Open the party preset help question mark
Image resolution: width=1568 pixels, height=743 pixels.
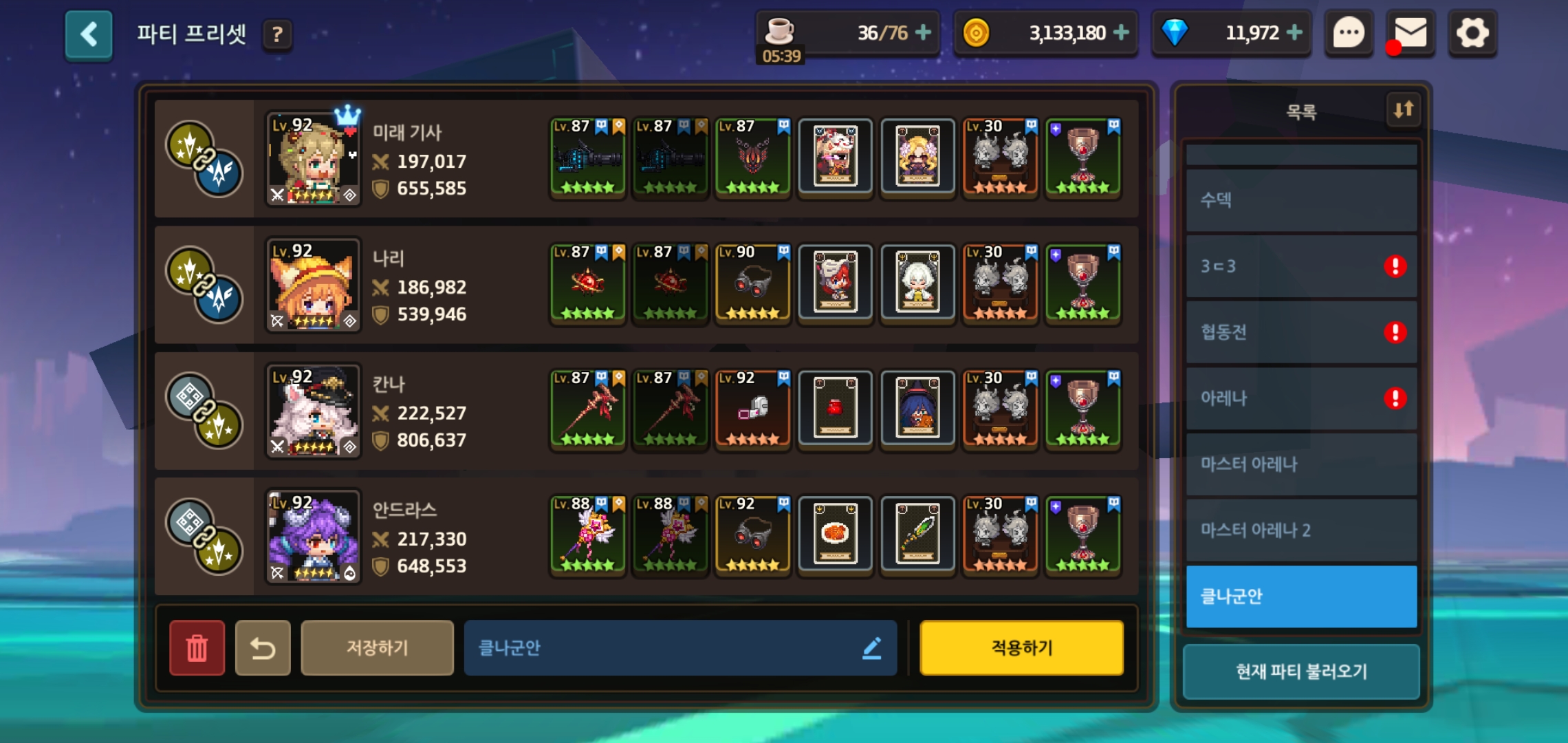[277, 34]
